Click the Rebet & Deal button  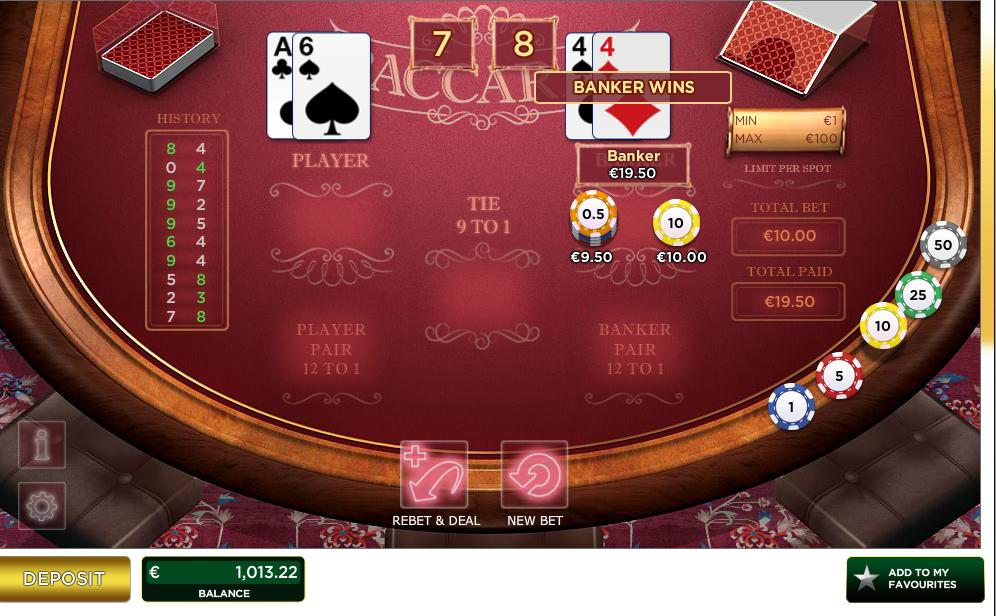434,476
